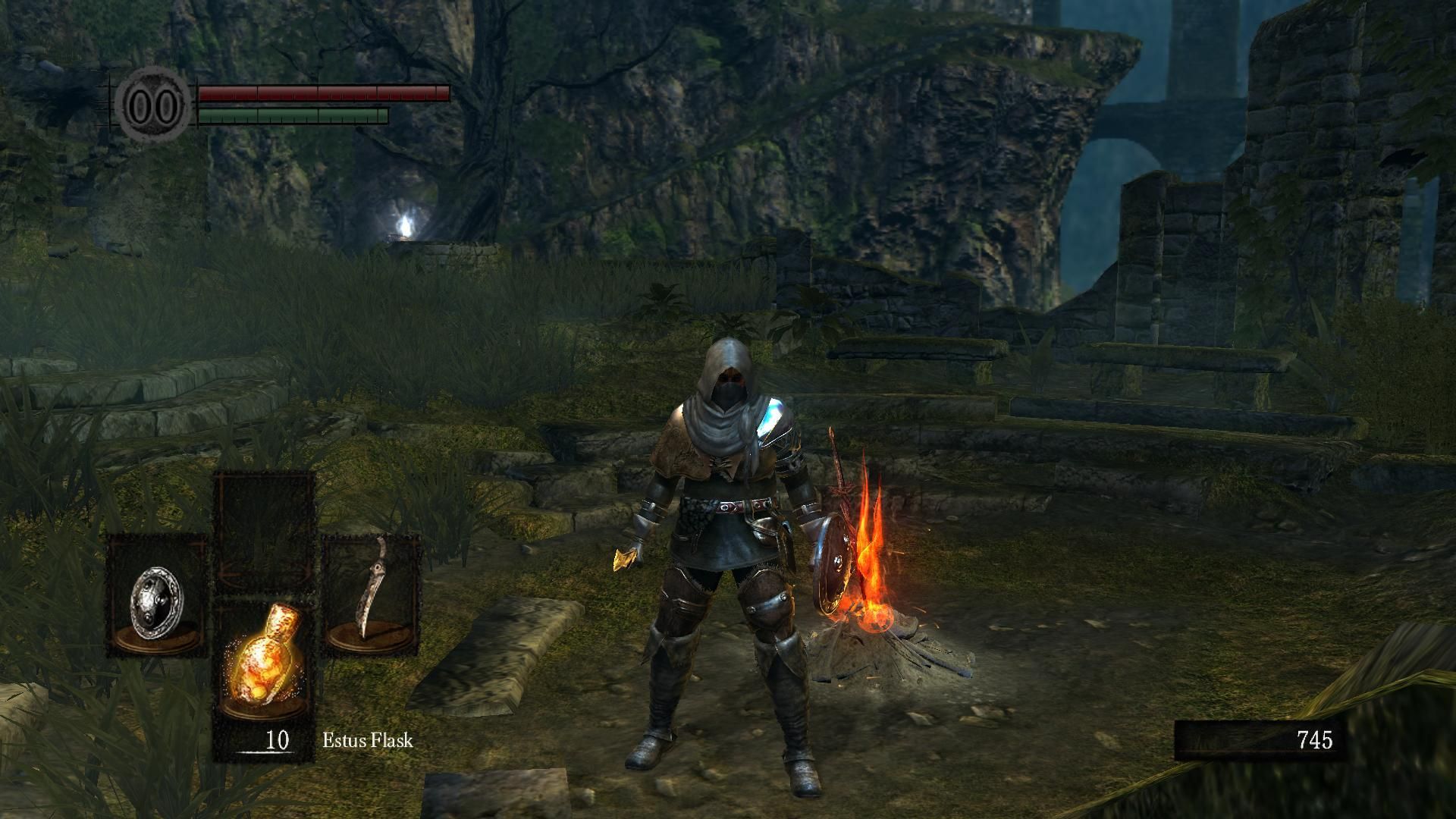Select the curved dagger weapon slot
The image size is (1456, 819).
[372, 595]
